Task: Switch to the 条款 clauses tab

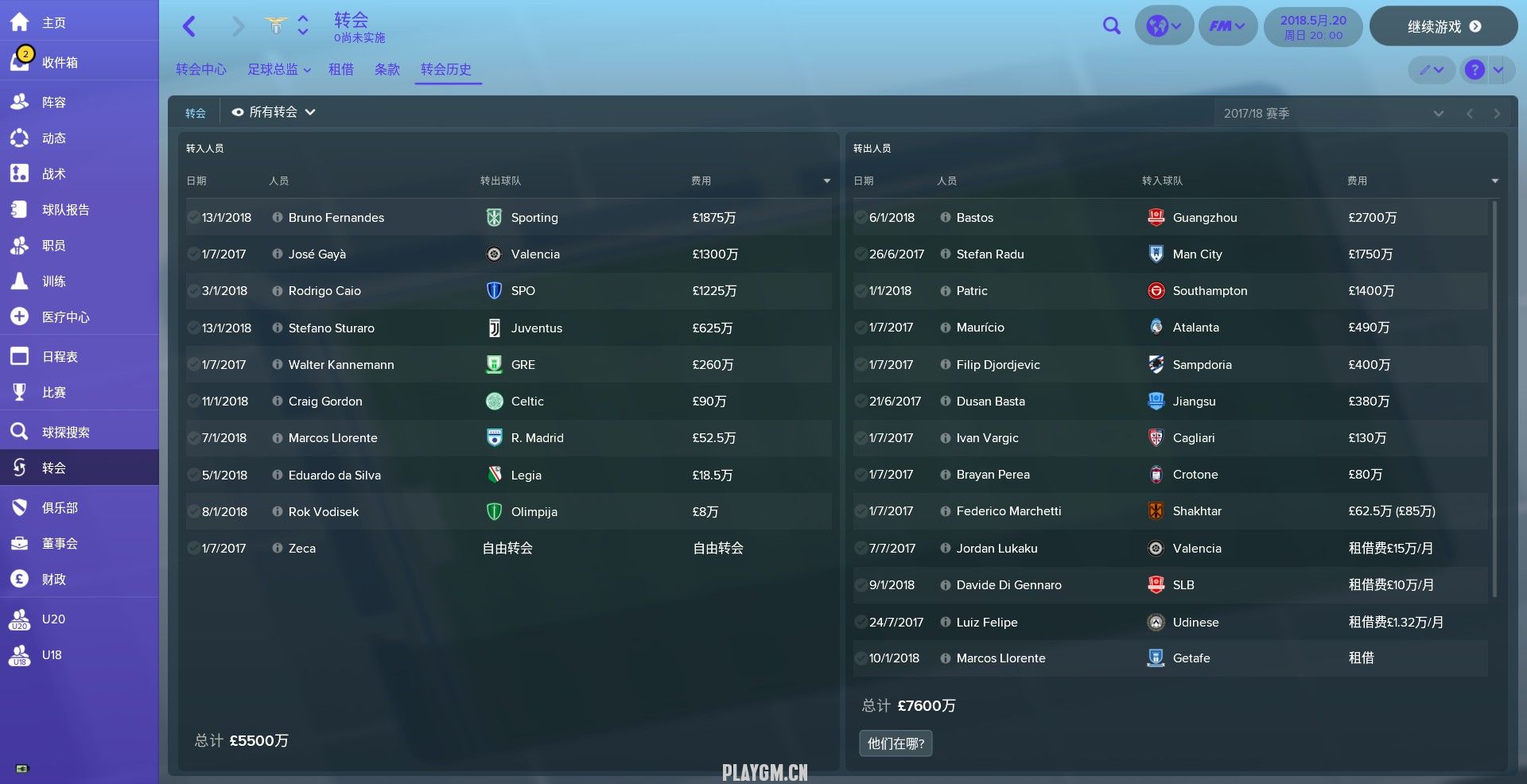Action: tap(387, 69)
